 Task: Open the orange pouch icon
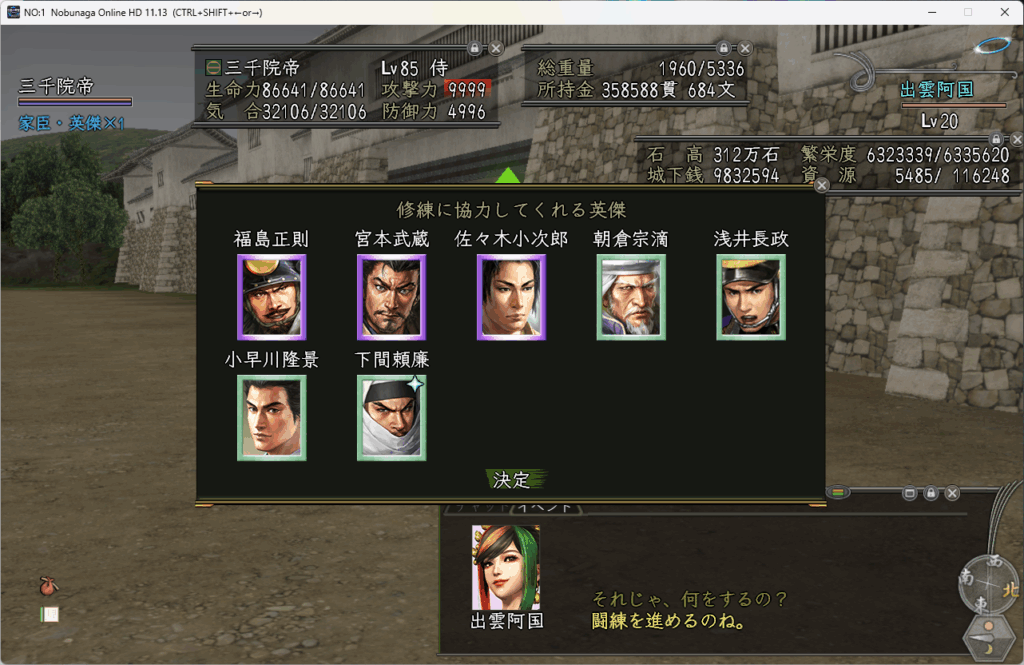(x=47, y=585)
